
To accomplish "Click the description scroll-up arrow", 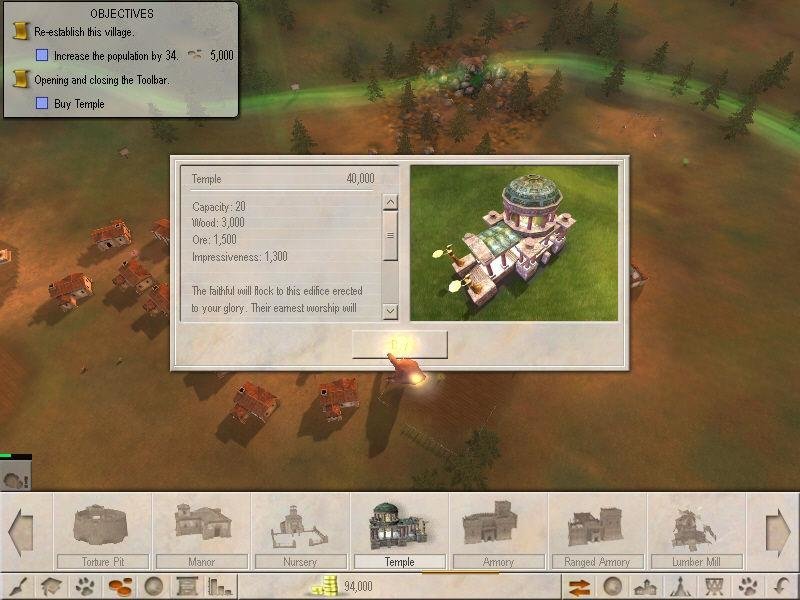I will (390, 203).
